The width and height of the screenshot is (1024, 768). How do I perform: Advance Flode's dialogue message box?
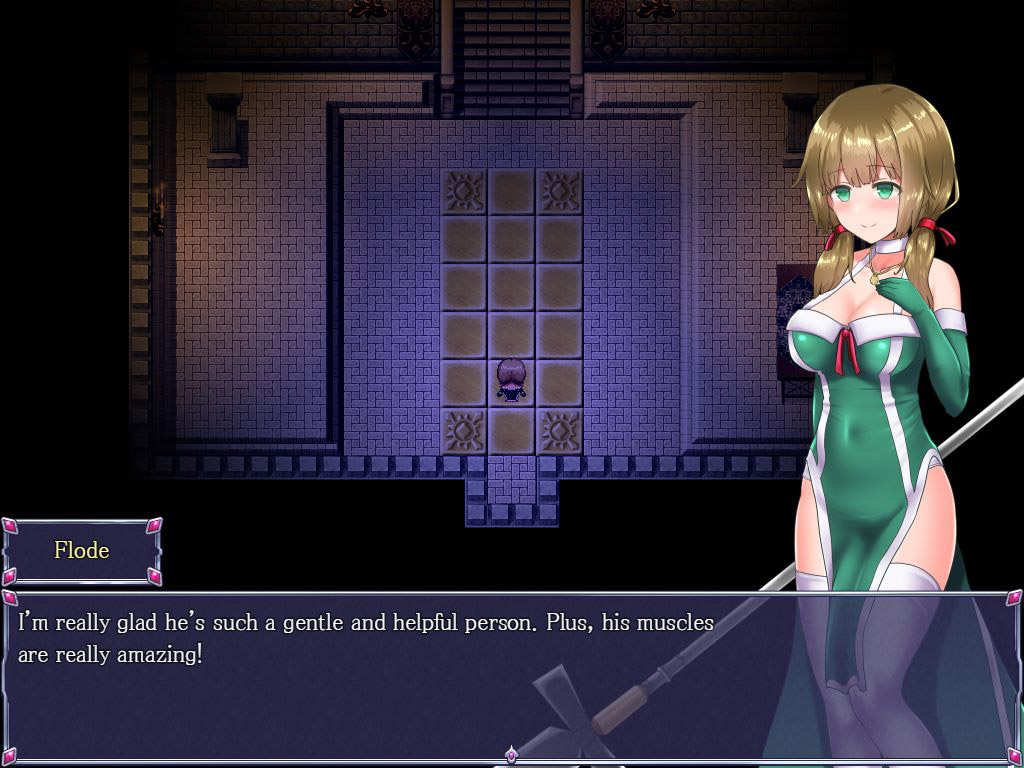coord(400,680)
